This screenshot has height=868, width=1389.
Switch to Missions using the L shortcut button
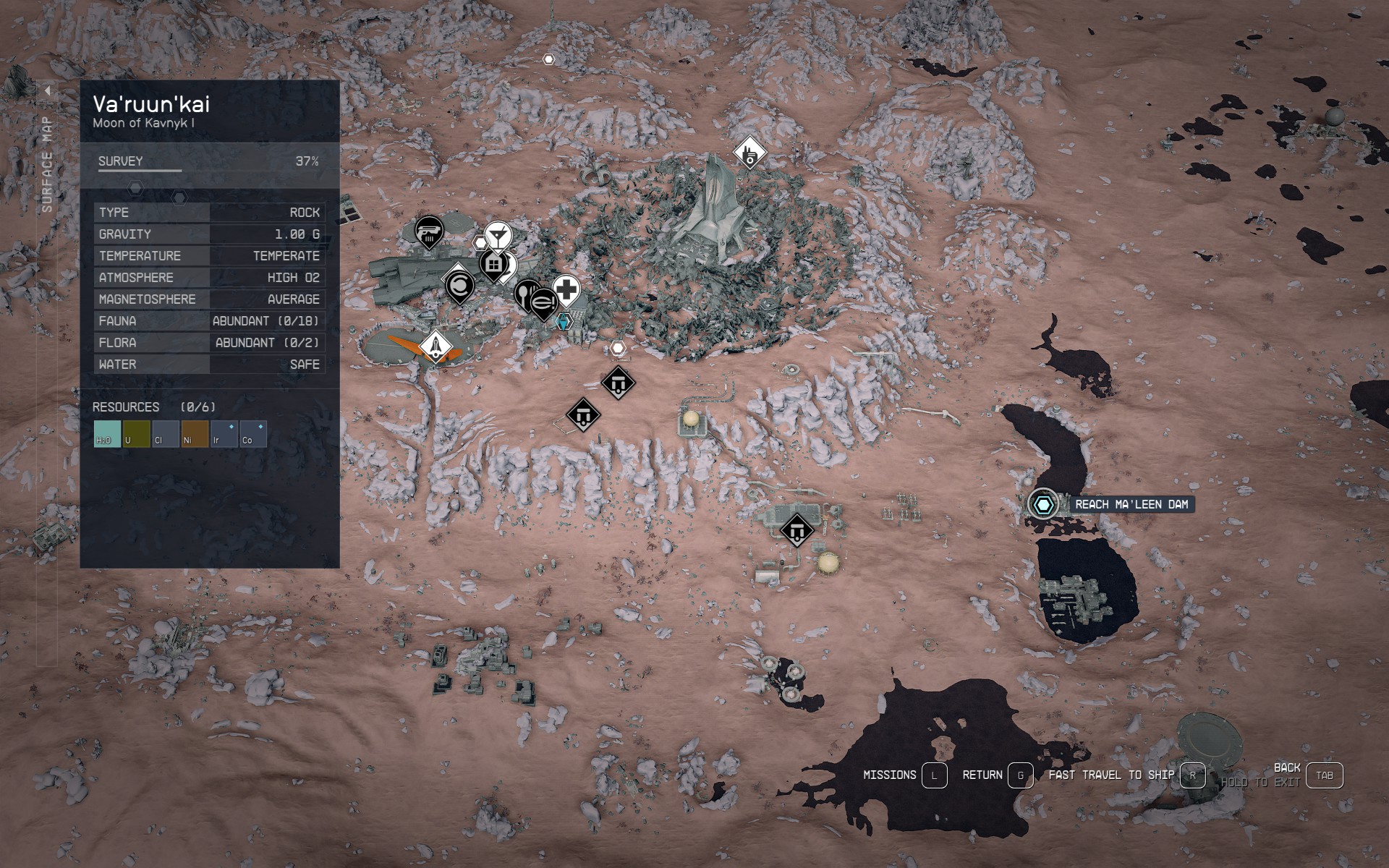[934, 775]
